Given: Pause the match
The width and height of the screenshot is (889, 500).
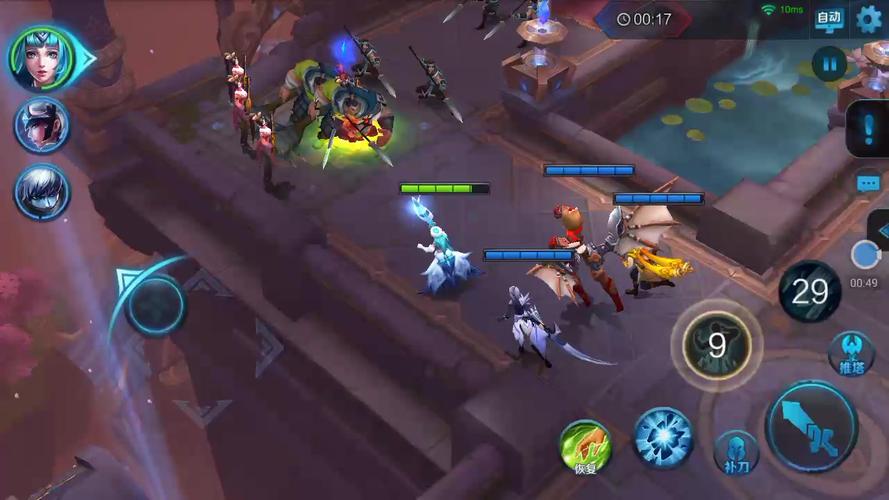Looking at the screenshot, I should 829,66.
